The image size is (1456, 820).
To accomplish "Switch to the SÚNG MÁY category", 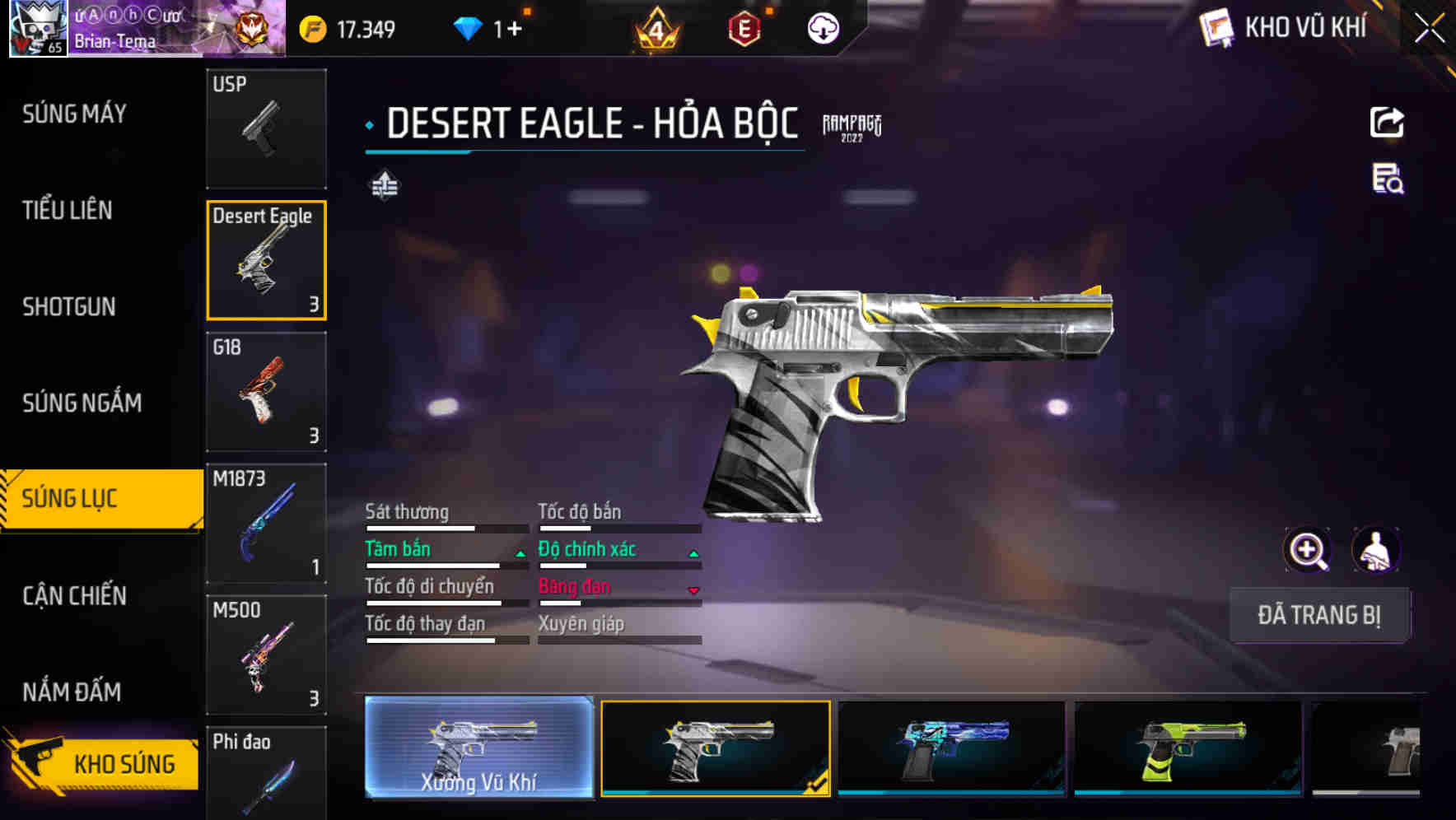I will [x=72, y=114].
